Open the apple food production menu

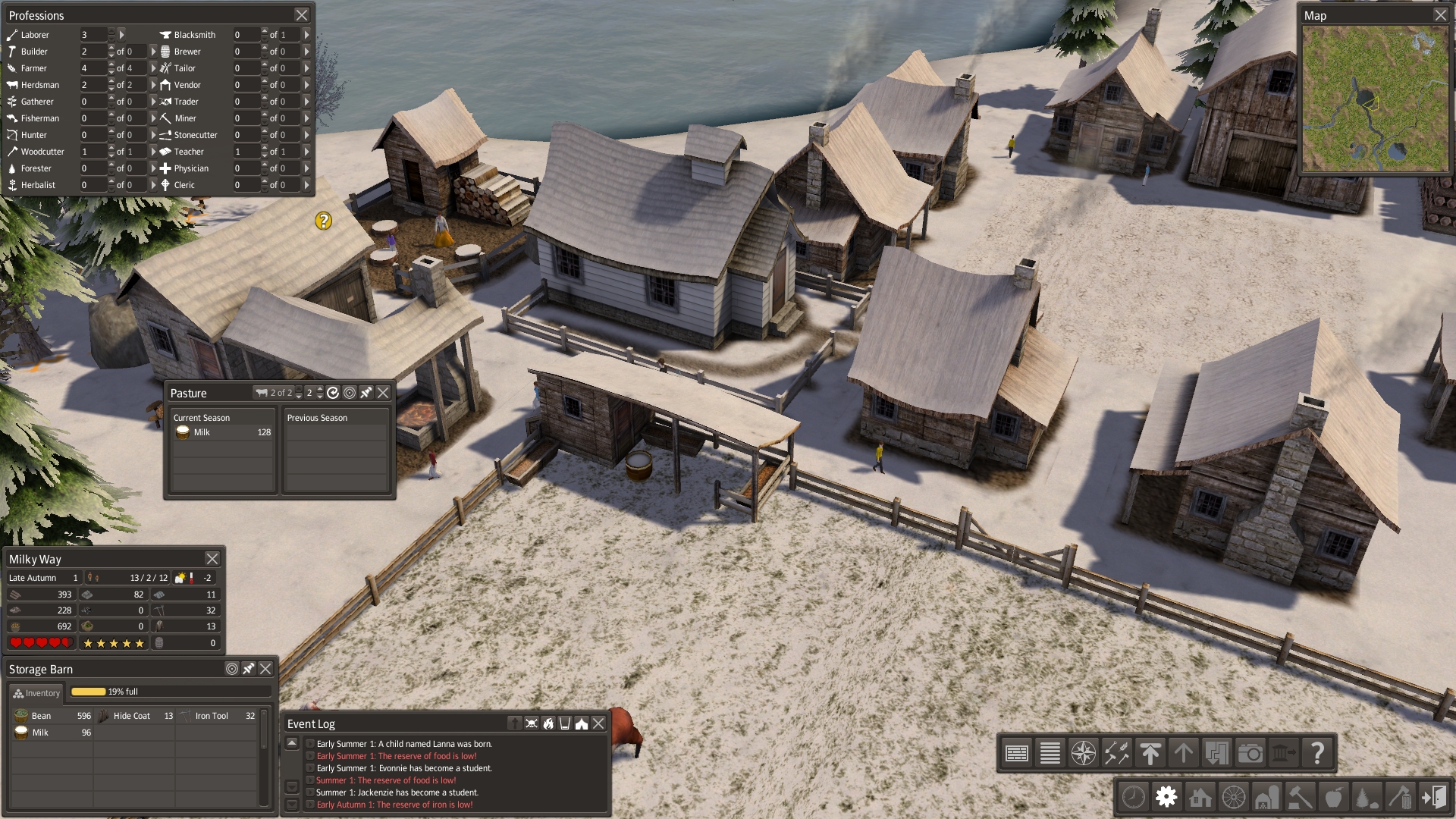coord(1333,797)
